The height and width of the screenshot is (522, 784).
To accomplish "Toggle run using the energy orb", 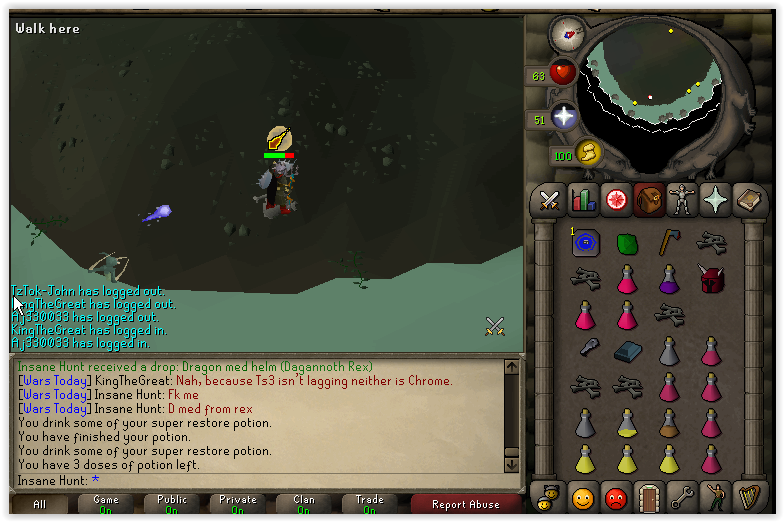I will (x=588, y=152).
